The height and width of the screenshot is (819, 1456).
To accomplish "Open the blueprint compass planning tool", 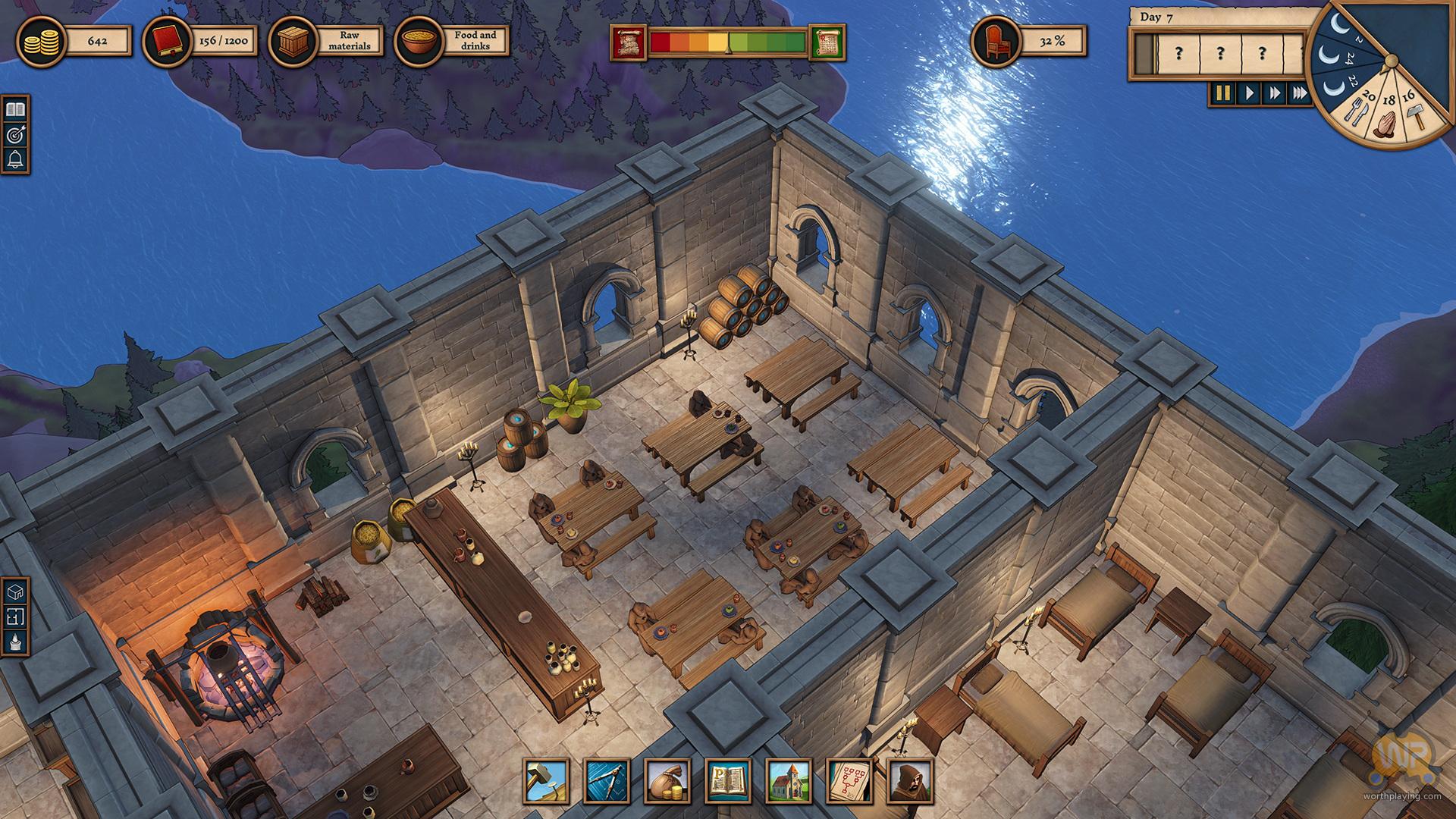I will [x=607, y=781].
